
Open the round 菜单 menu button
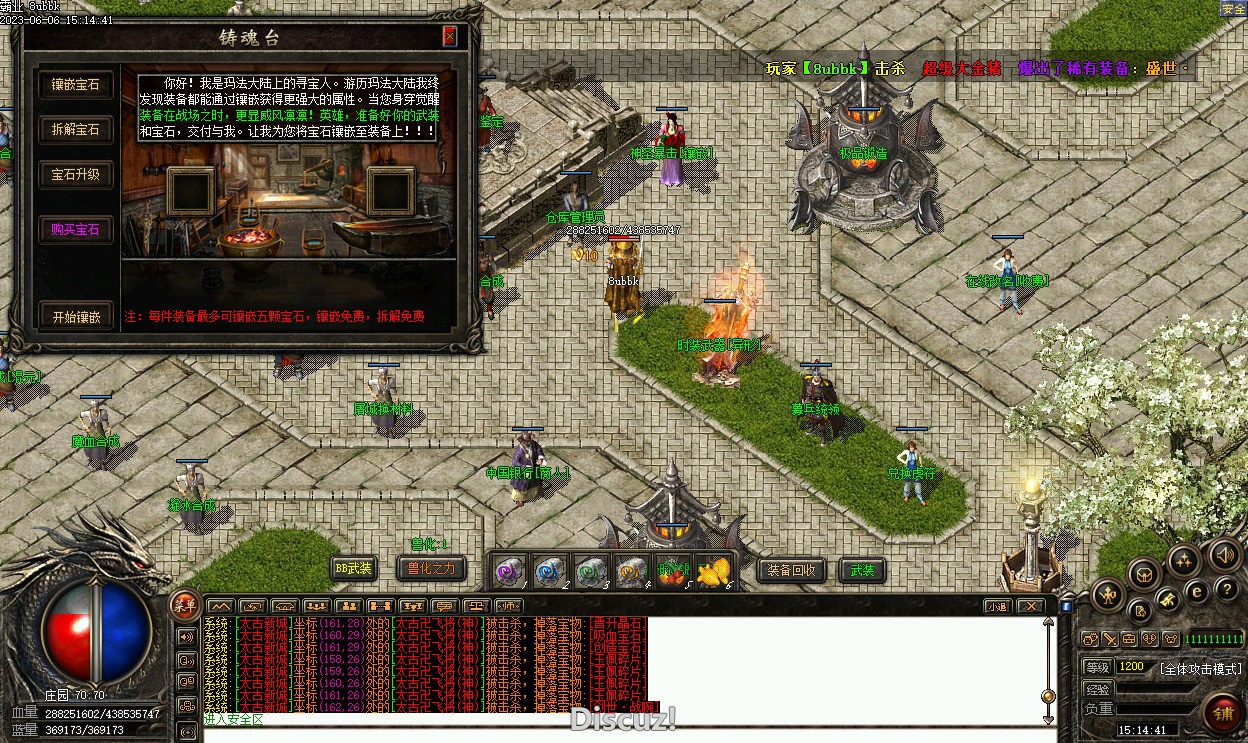click(x=185, y=603)
